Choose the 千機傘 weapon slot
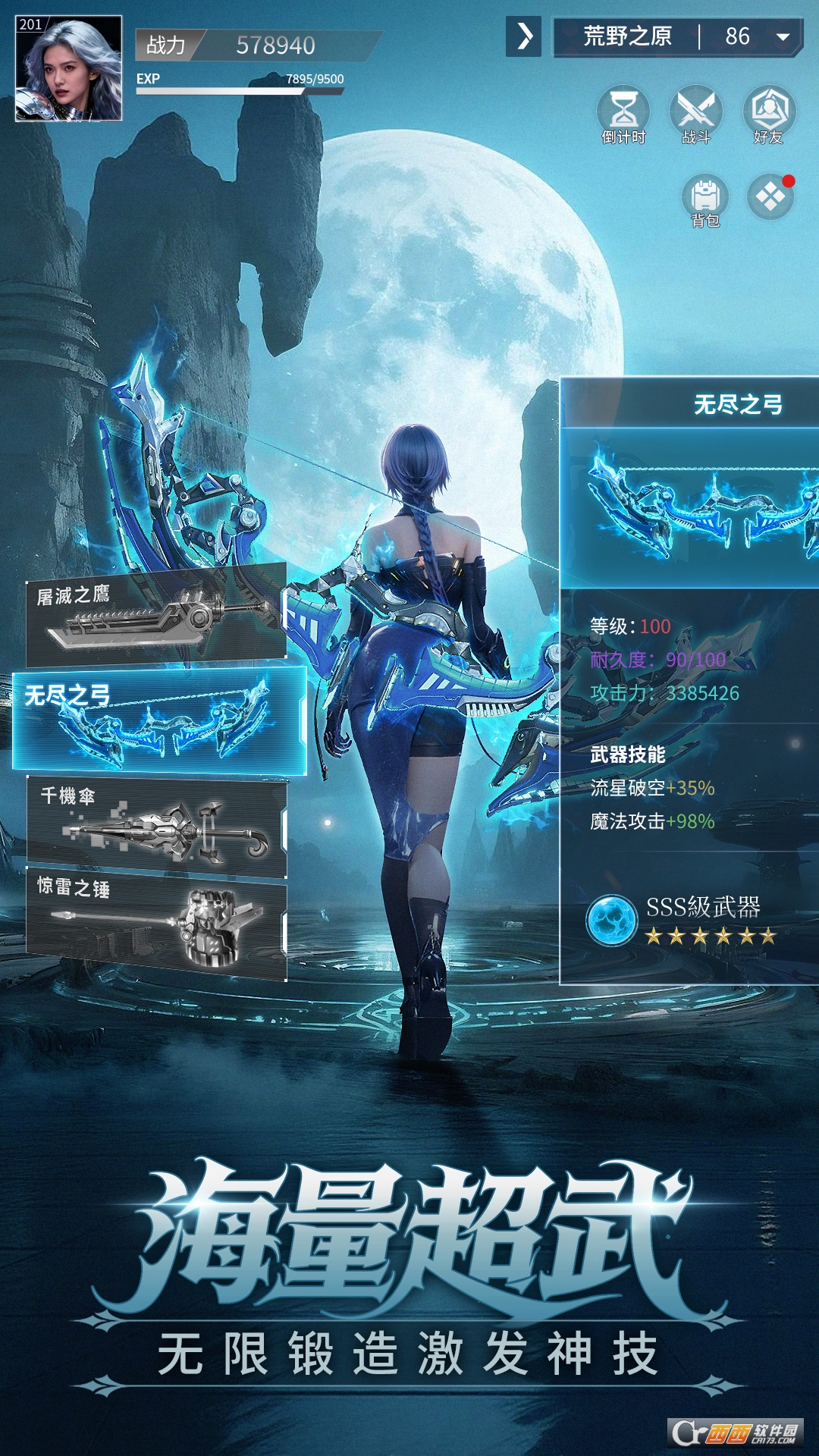 [x=156, y=827]
